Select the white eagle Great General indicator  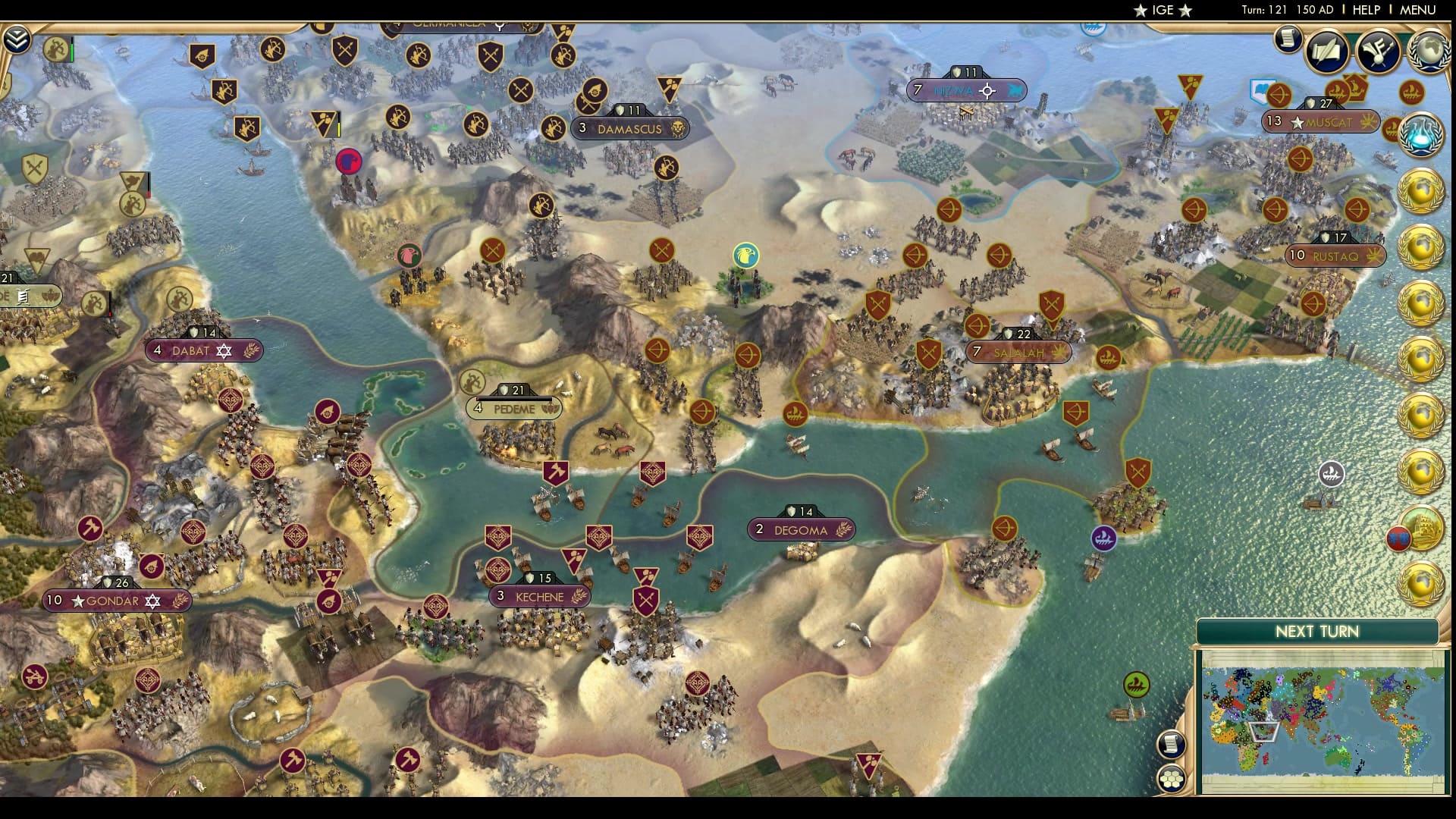point(746,254)
